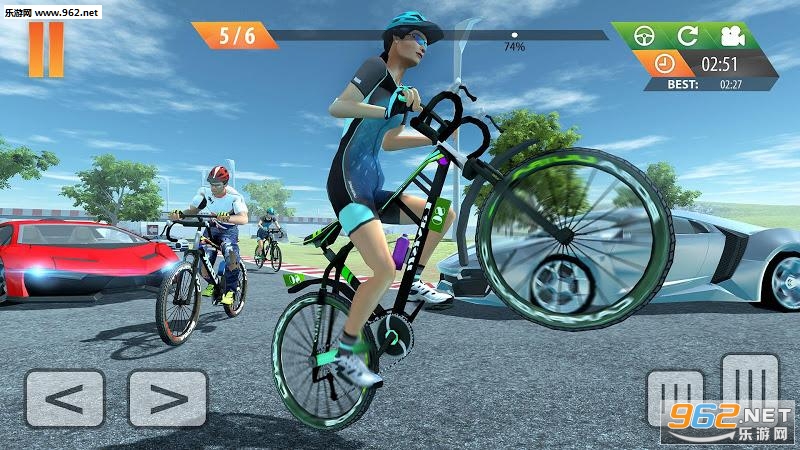The height and width of the screenshot is (450, 800).
Task: Steer left with the left arrow button
Action: pos(65,398)
